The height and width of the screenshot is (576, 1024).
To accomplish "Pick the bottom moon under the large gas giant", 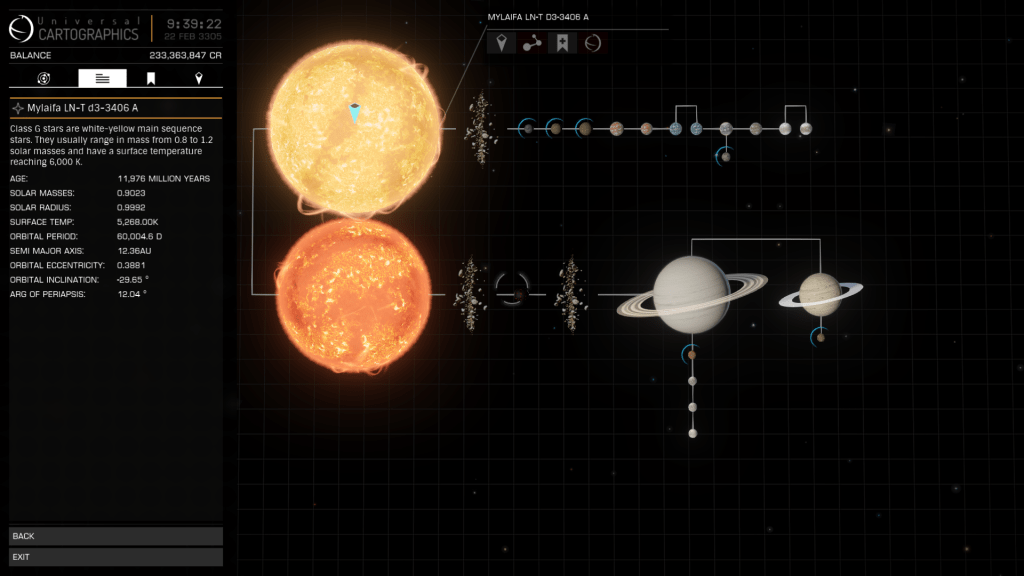I will pos(692,433).
